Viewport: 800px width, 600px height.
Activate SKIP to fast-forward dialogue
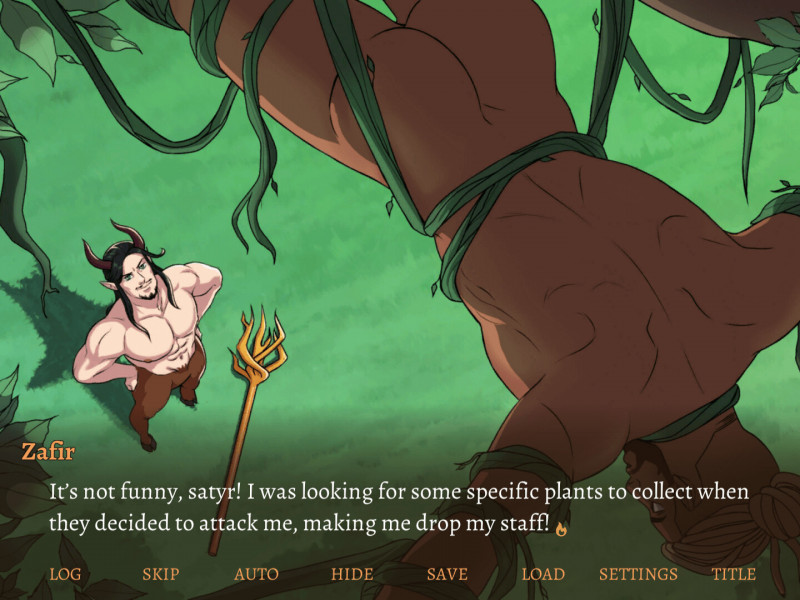161,574
